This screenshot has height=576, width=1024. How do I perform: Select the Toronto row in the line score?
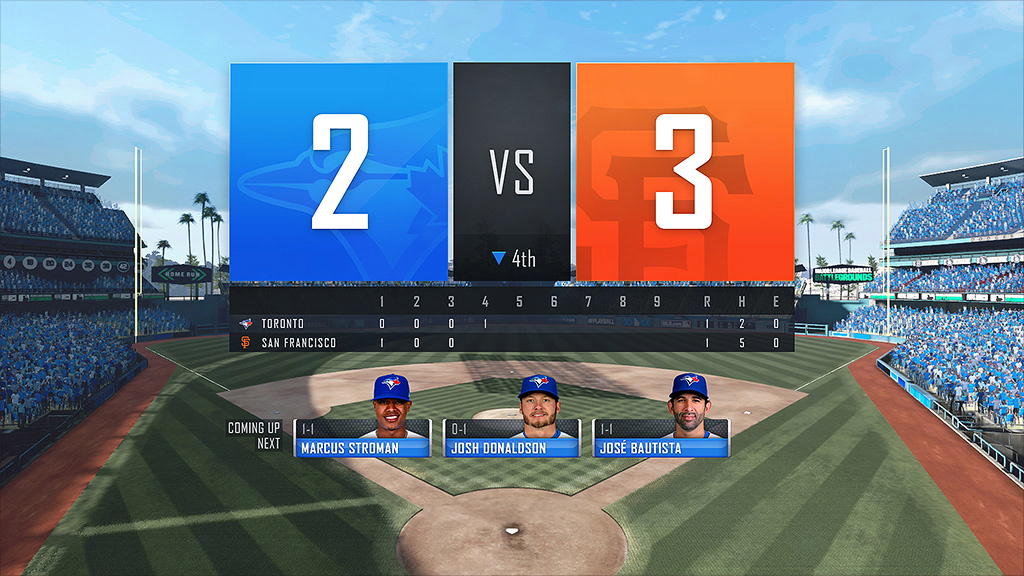coord(512,324)
